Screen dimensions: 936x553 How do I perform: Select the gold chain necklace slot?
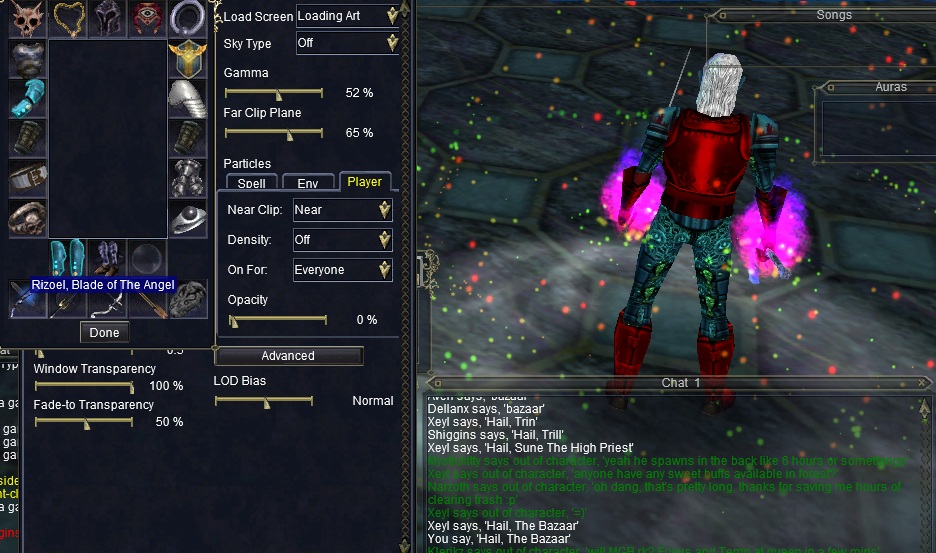pyautogui.click(x=68, y=18)
